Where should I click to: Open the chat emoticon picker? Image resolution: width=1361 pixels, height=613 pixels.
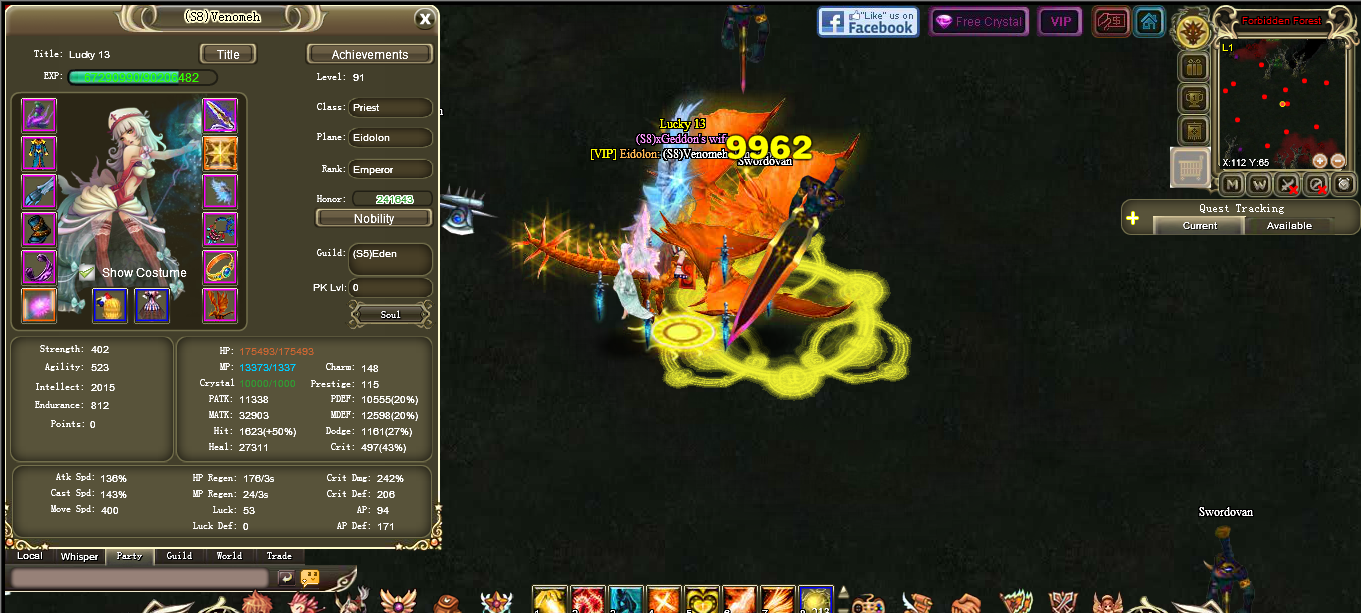tap(310, 578)
